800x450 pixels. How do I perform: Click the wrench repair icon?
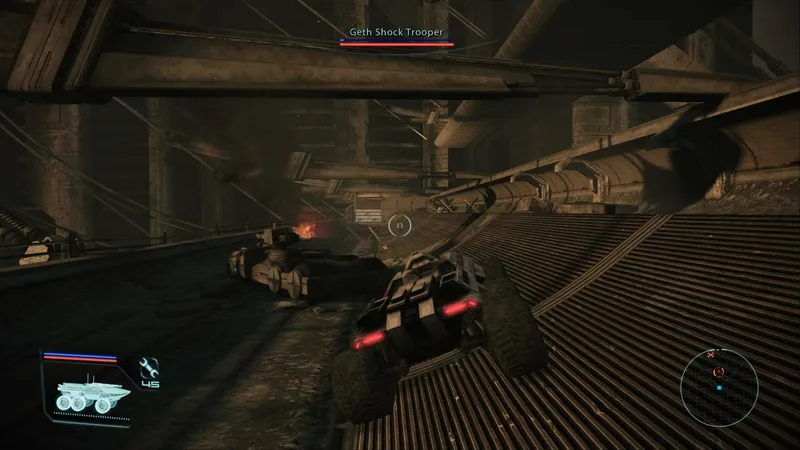point(149,367)
